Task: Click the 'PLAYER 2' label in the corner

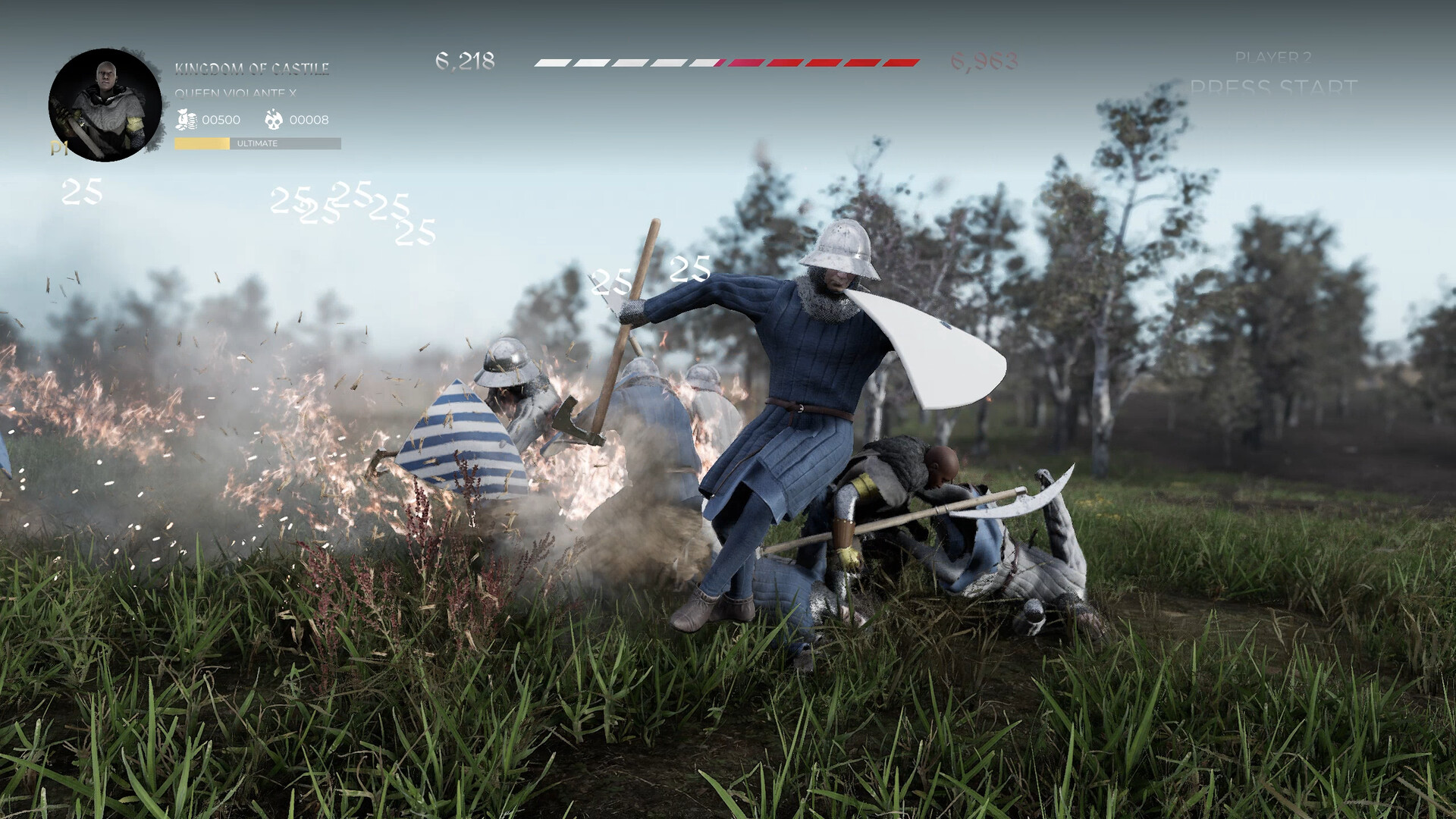Action: point(1273,57)
